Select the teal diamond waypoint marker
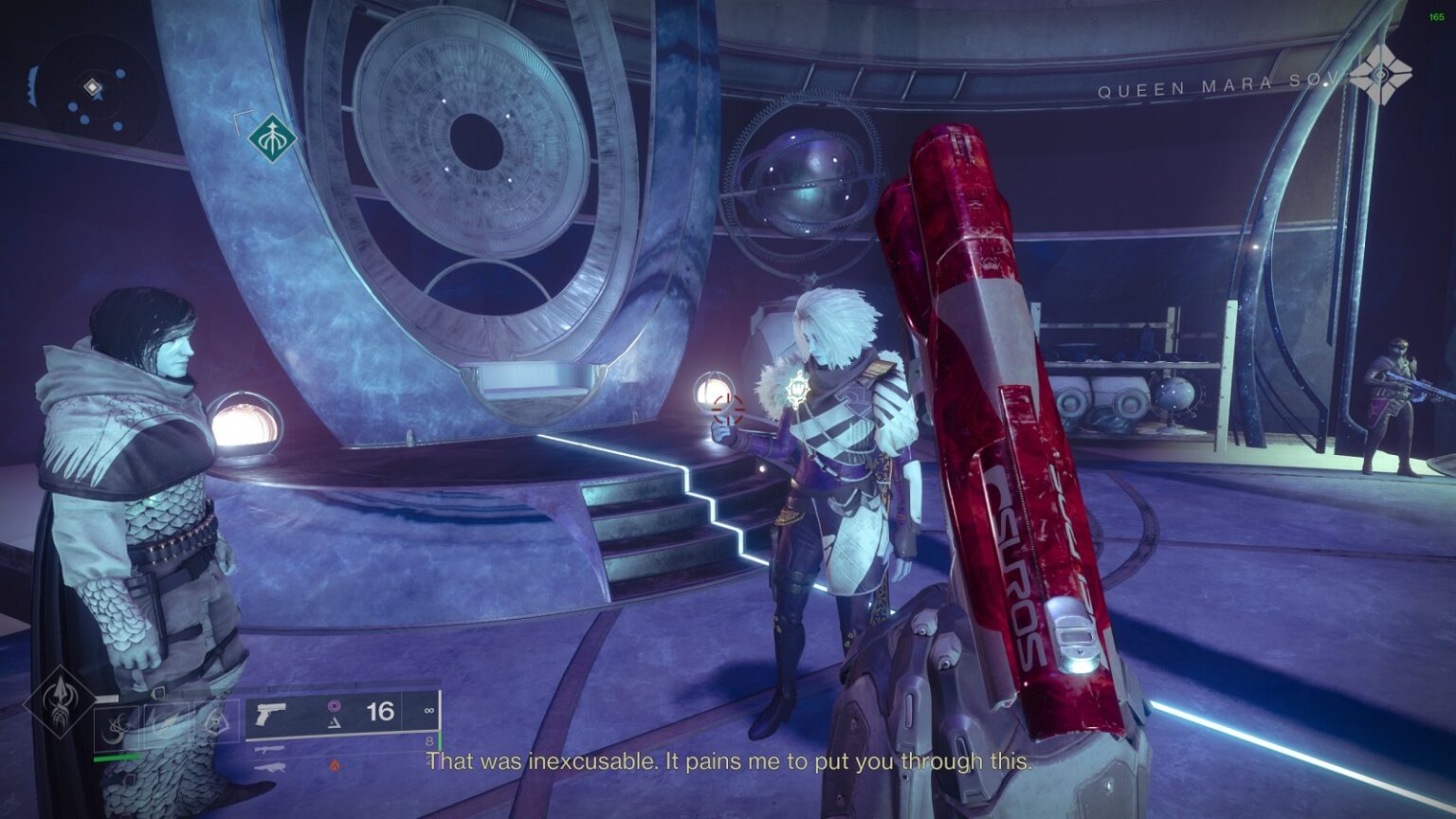1456x819 pixels. (x=273, y=139)
